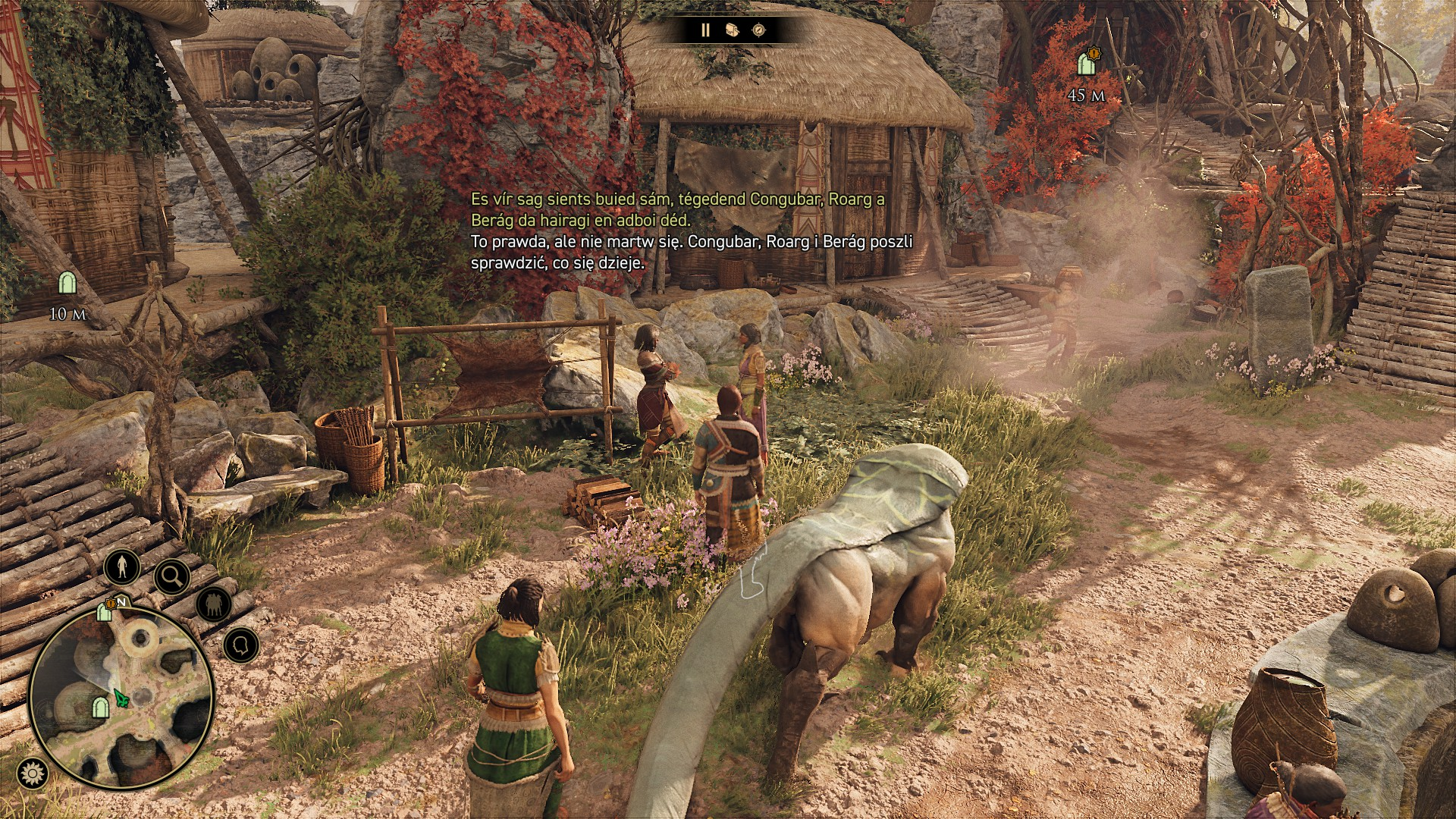
Task: Click the quest door marker on minimap edge
Action: tap(105, 610)
